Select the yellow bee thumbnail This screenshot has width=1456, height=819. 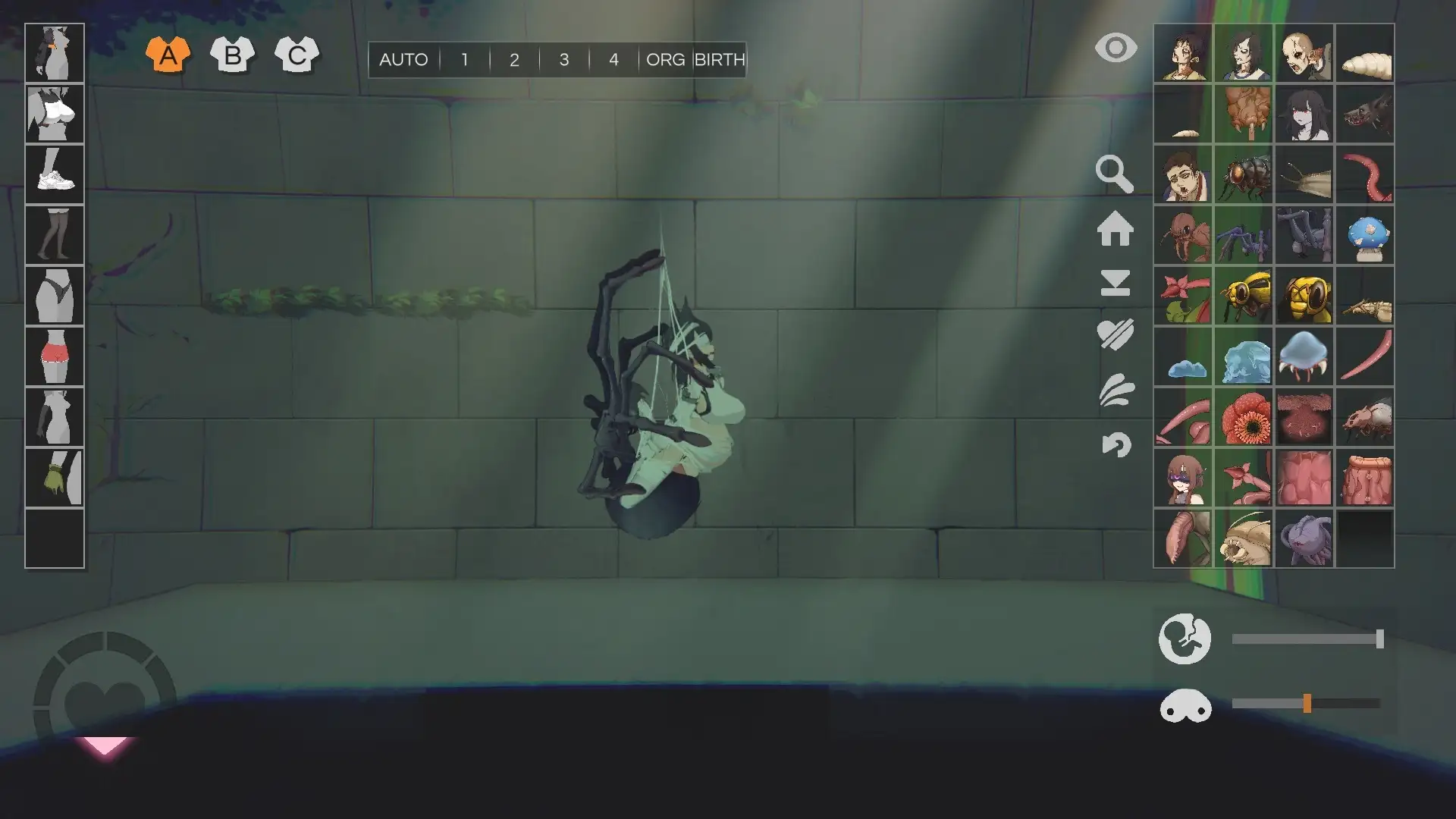1244,296
